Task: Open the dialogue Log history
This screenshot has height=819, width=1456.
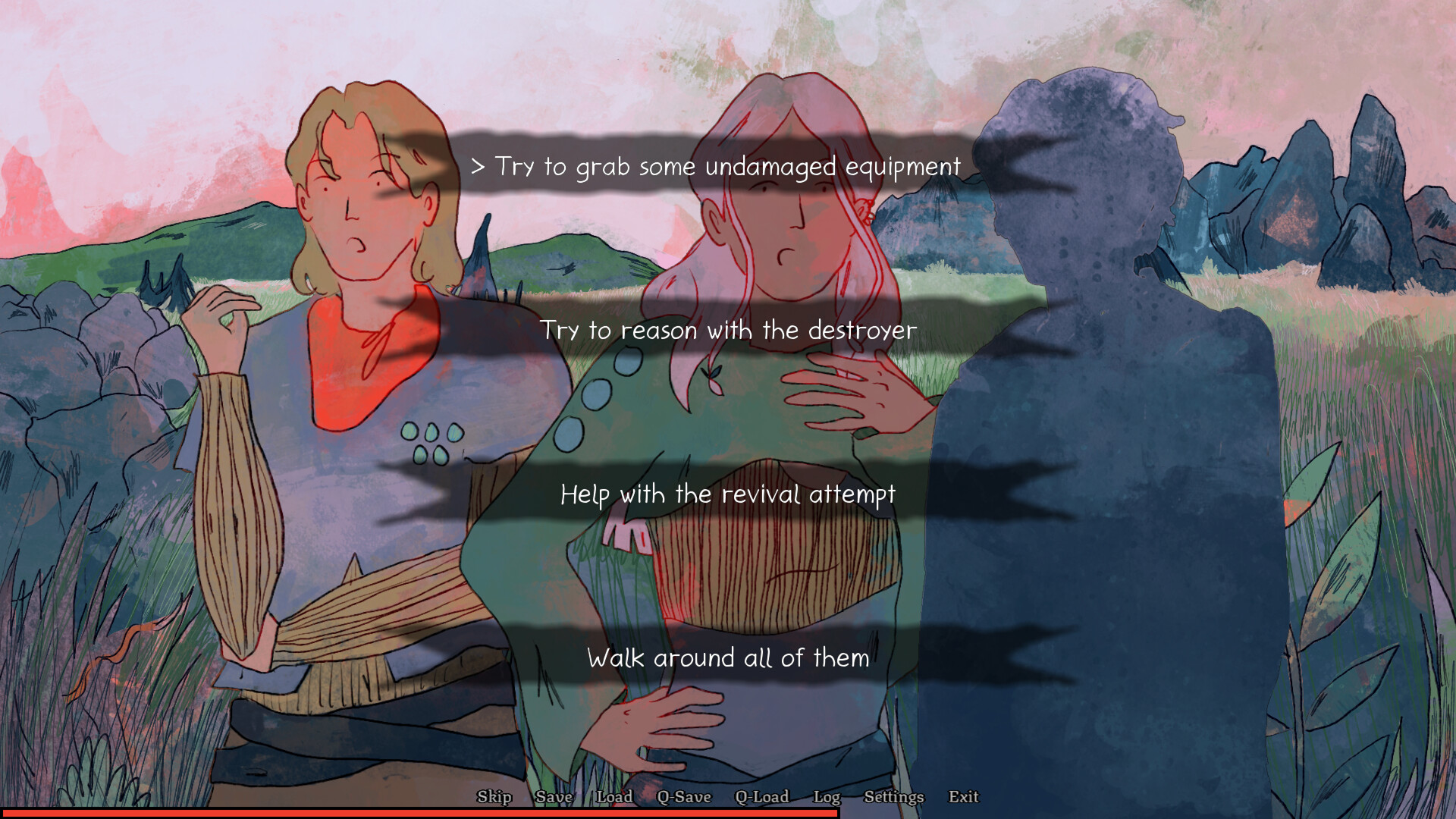Action: pos(828,797)
